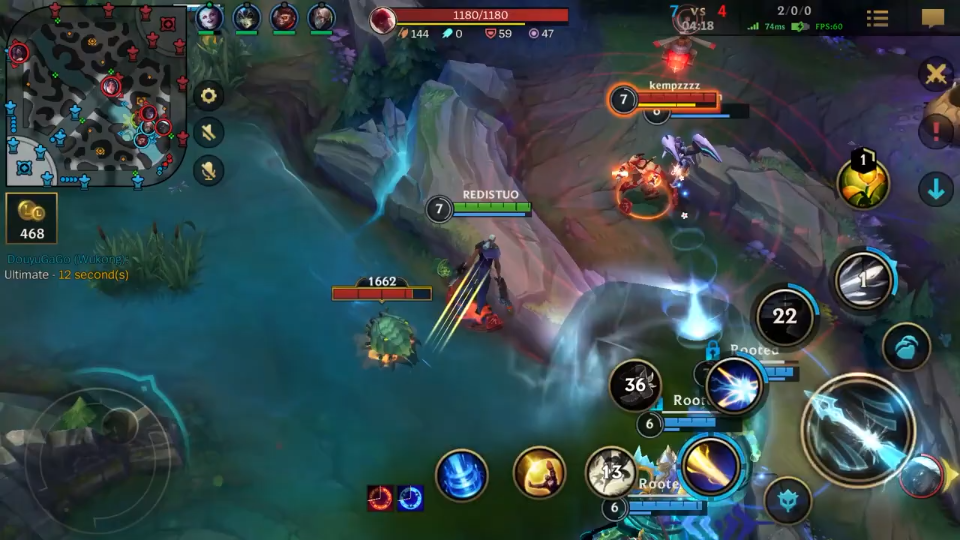Image resolution: width=960 pixels, height=540 pixels.
Task: Toggle the muted speaker button
Action: click(x=209, y=133)
